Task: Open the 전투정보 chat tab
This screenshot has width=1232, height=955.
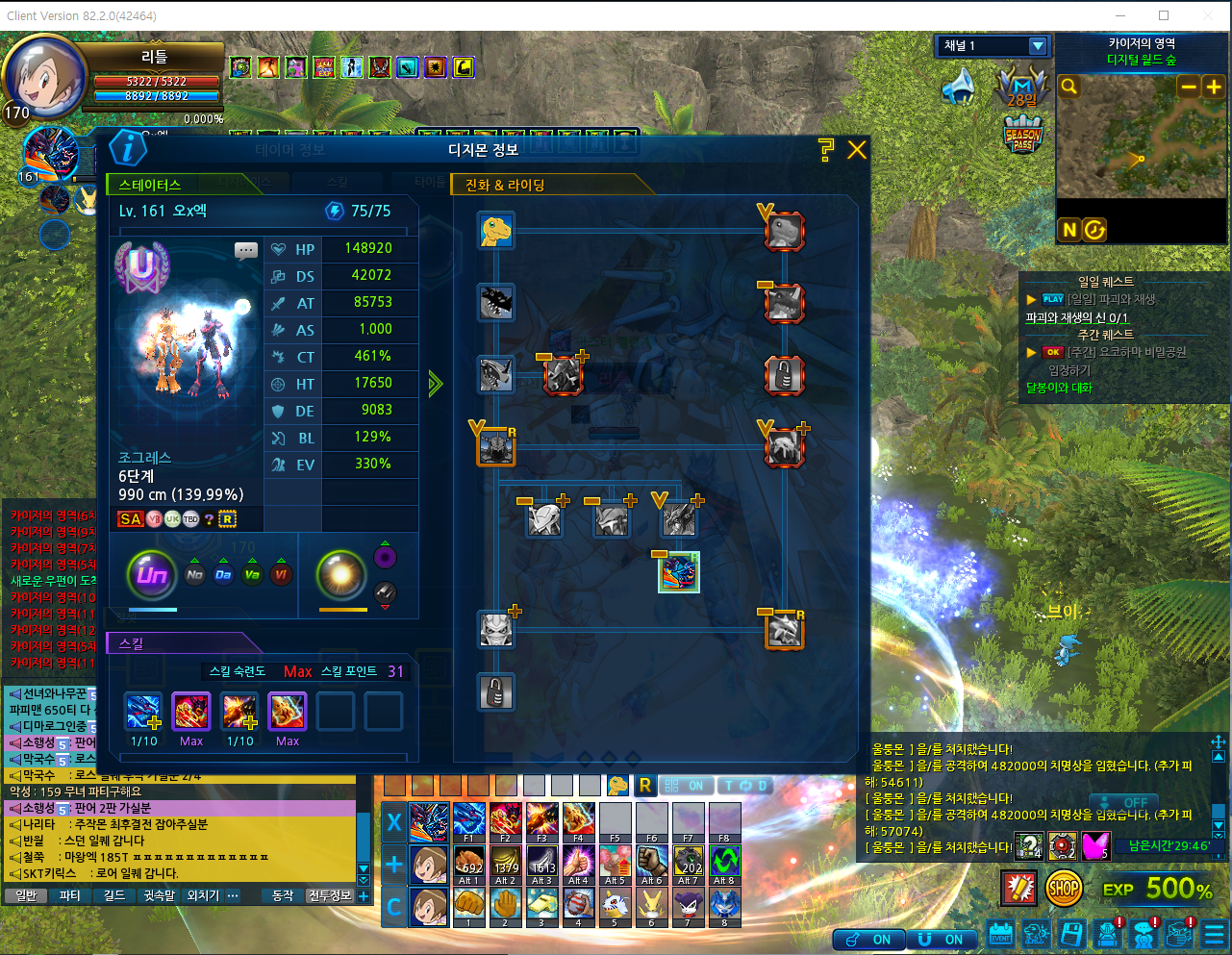Action: (330, 895)
